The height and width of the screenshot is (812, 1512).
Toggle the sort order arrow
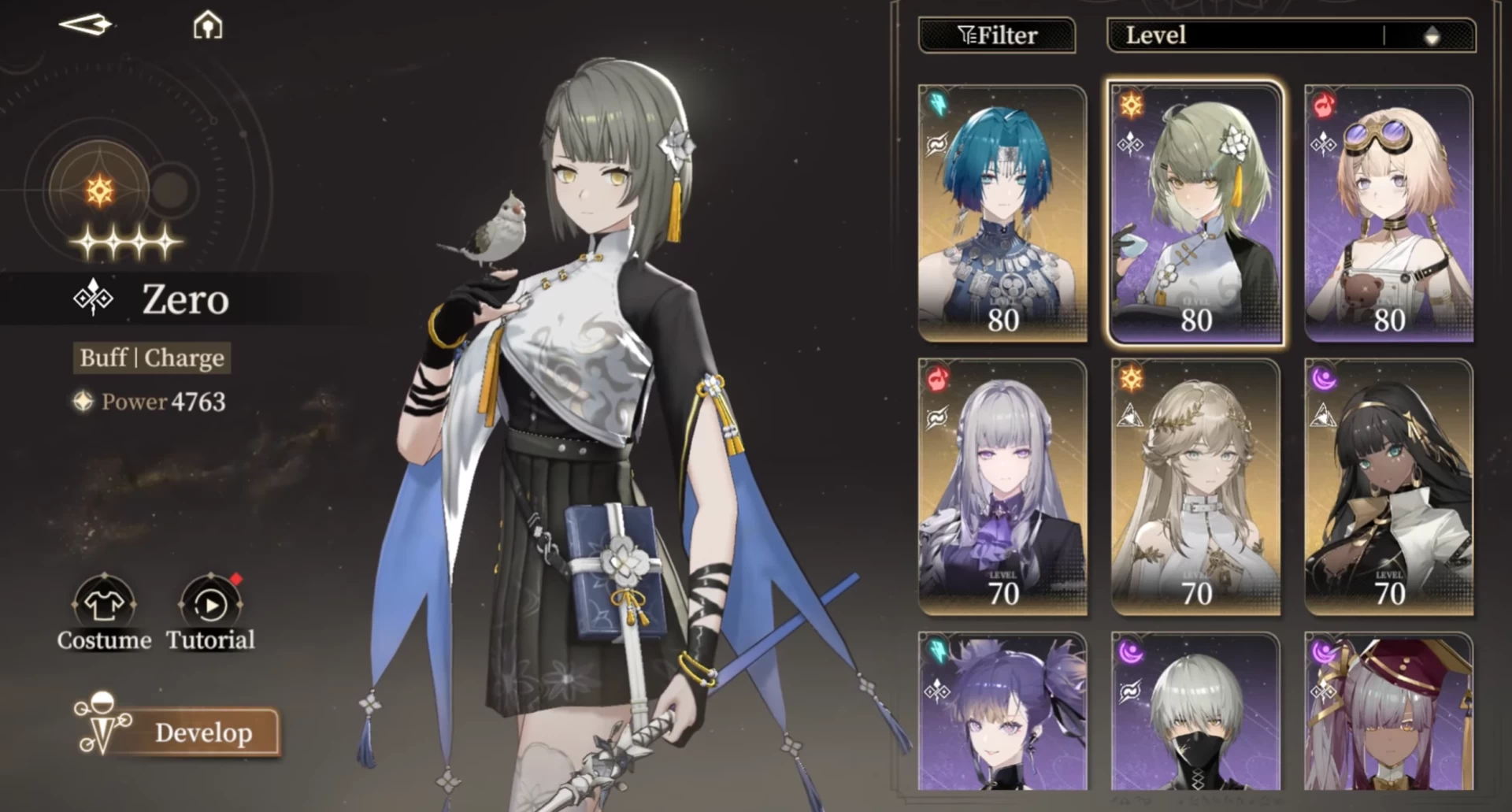1432,35
